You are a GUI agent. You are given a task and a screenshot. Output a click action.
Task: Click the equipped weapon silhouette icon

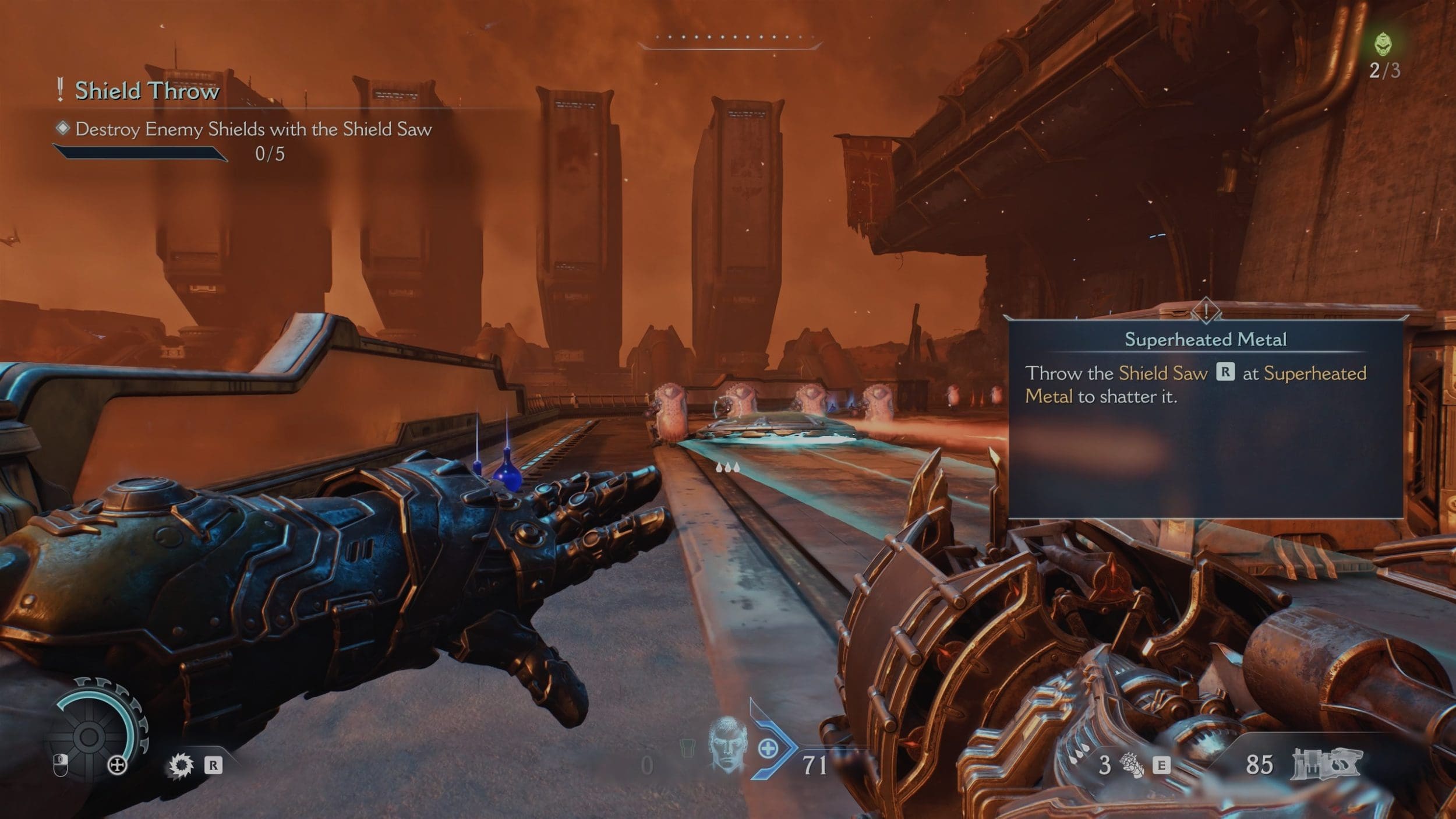pos(1326,764)
